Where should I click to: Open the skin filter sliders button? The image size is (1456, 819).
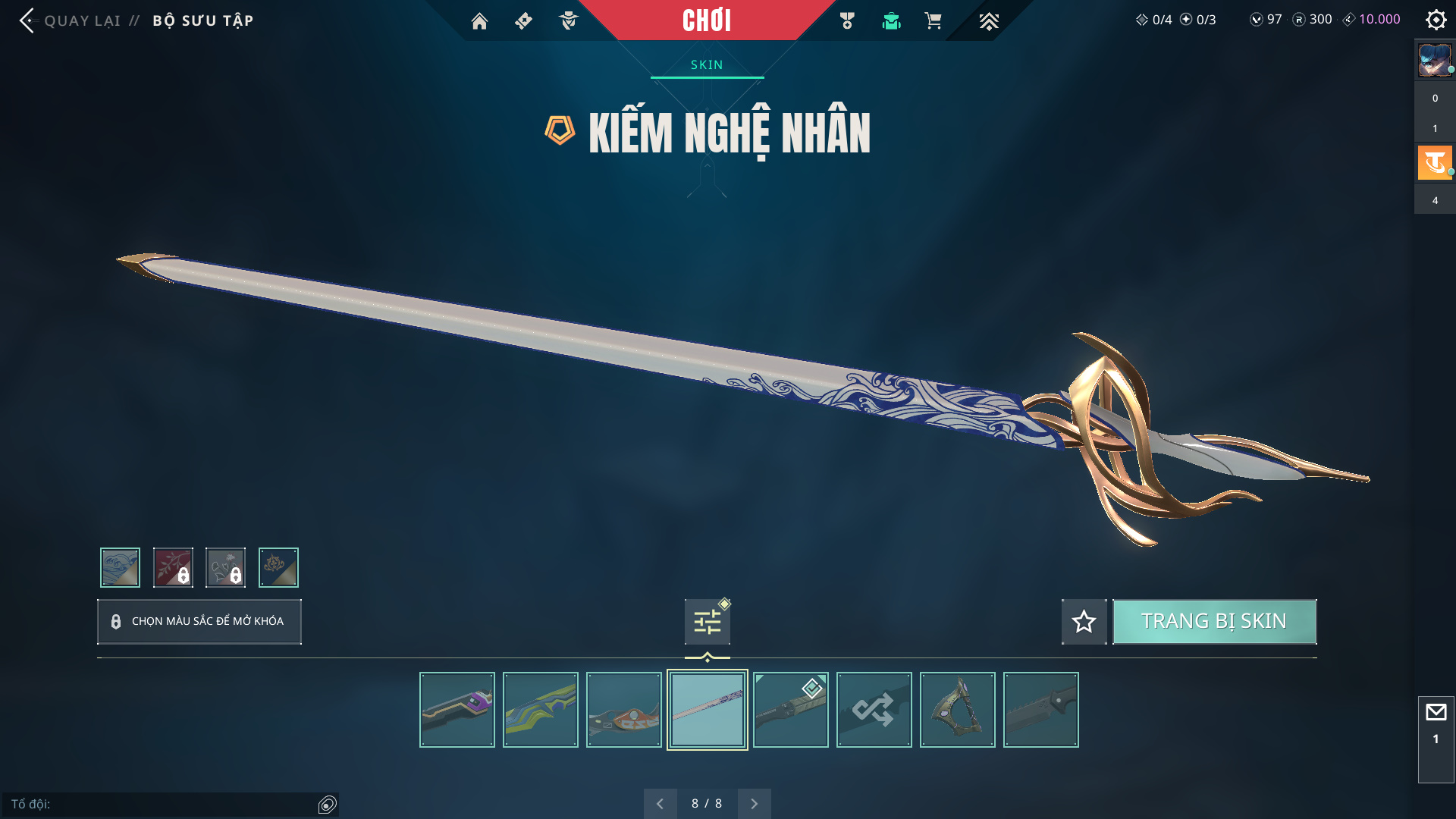click(708, 622)
